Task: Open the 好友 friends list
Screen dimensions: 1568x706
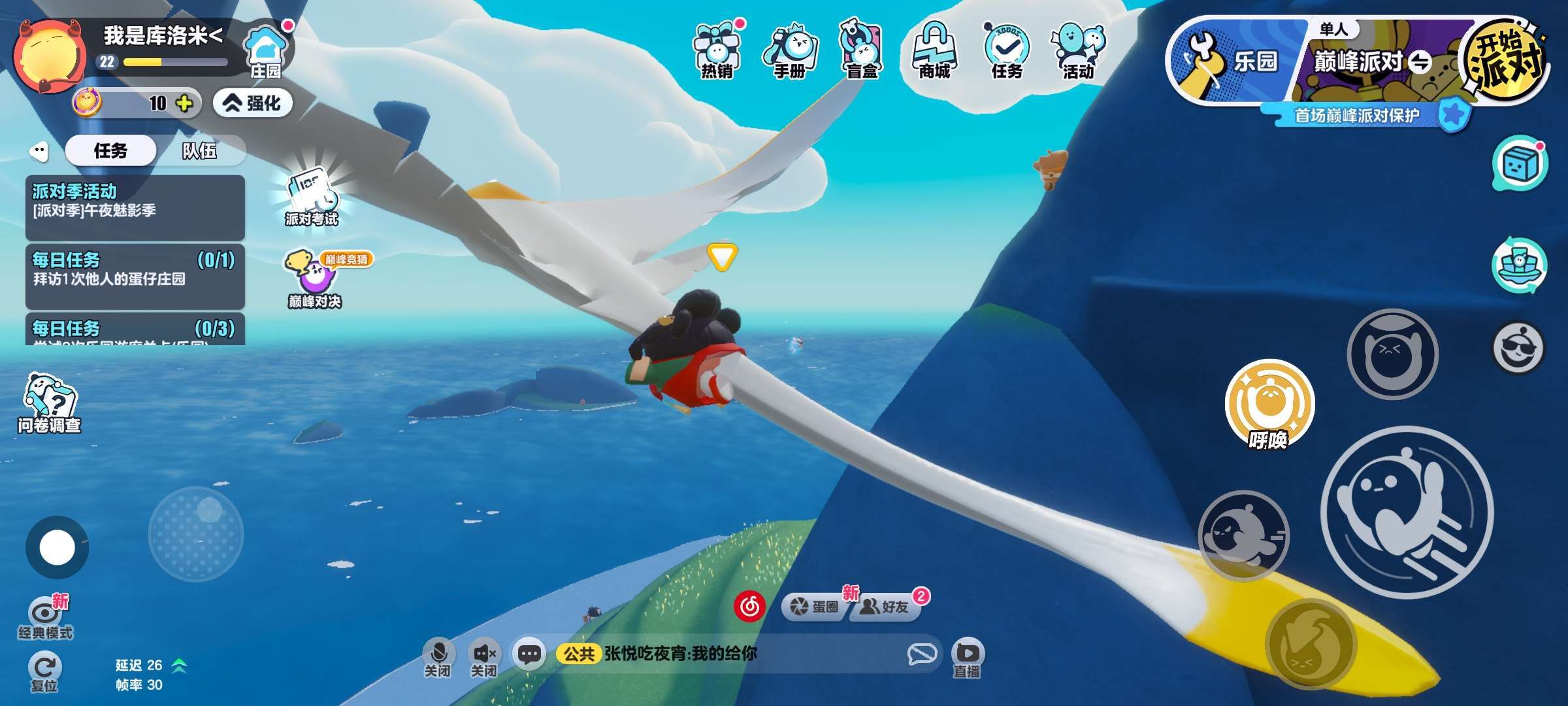Action: coord(887,607)
